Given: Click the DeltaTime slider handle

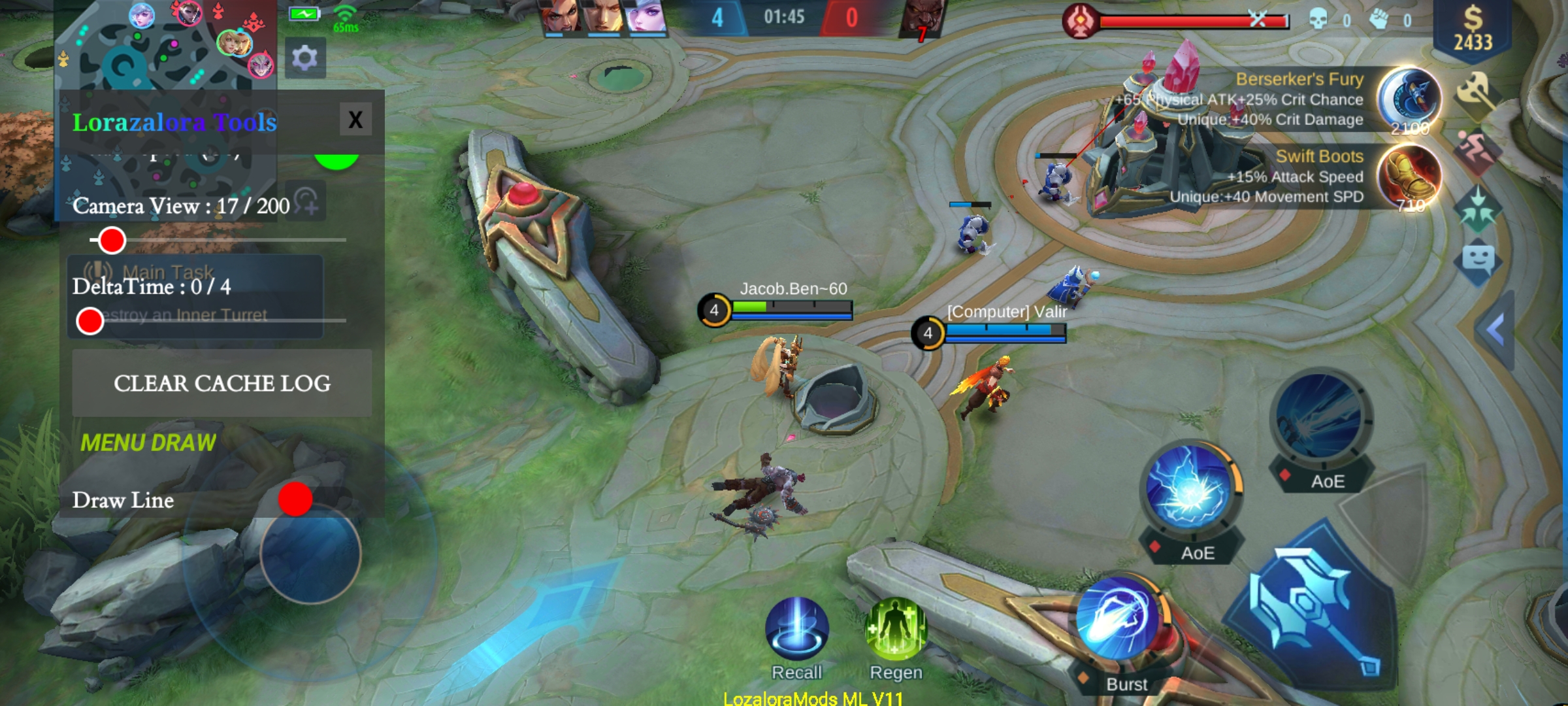Looking at the screenshot, I should click(x=90, y=321).
